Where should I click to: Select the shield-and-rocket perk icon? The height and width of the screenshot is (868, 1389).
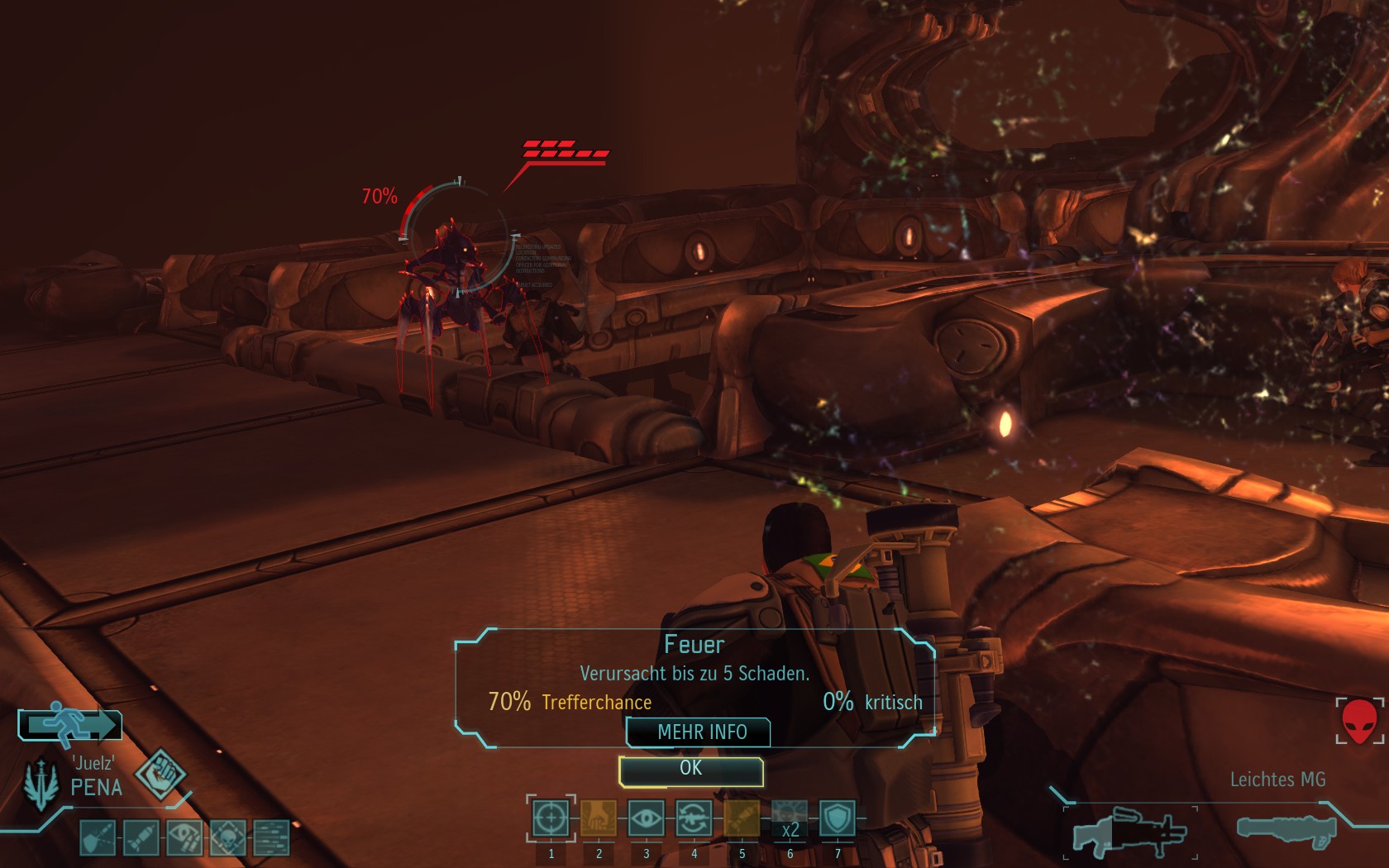tap(97, 838)
